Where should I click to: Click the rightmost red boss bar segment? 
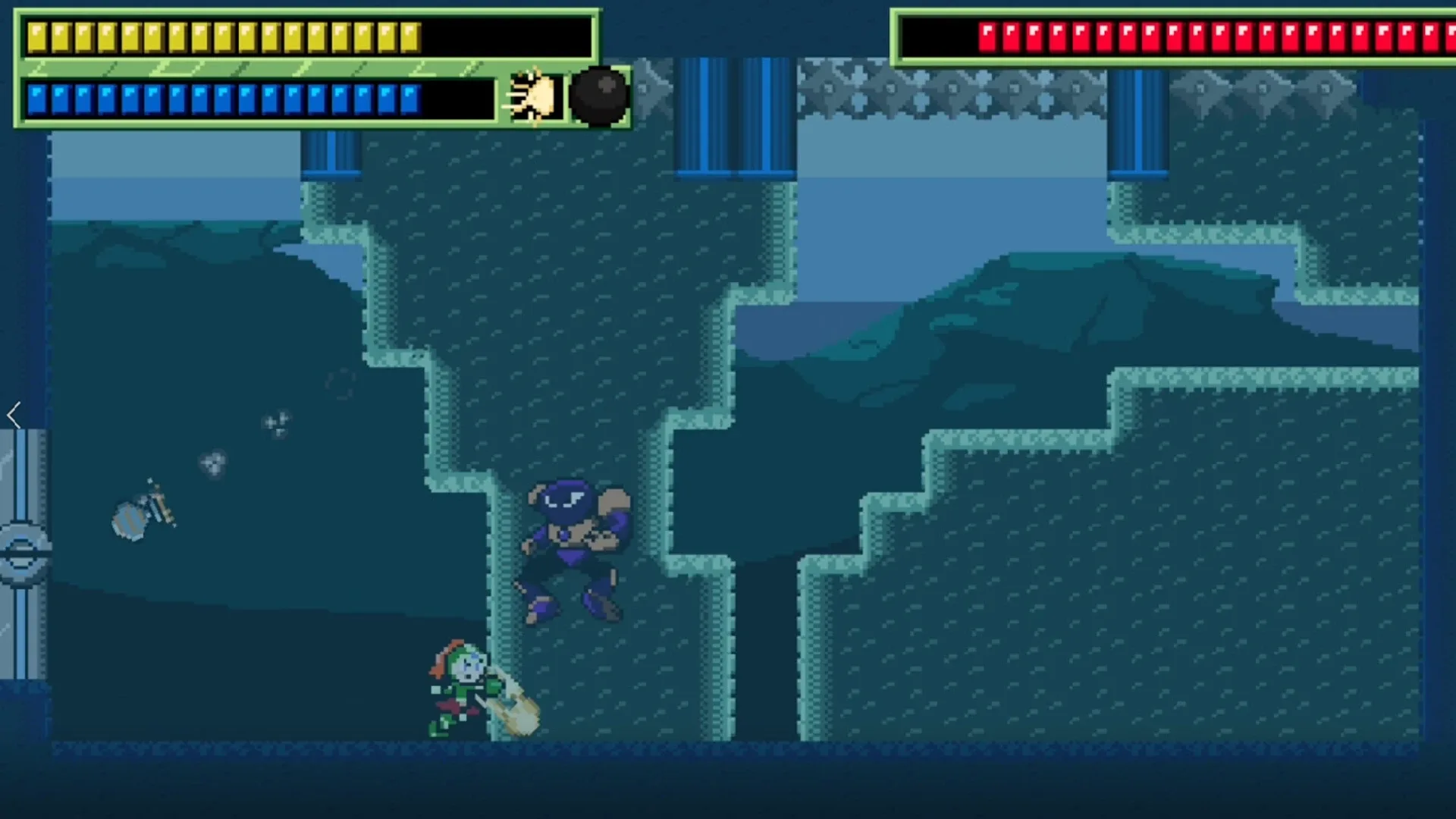[1445, 33]
